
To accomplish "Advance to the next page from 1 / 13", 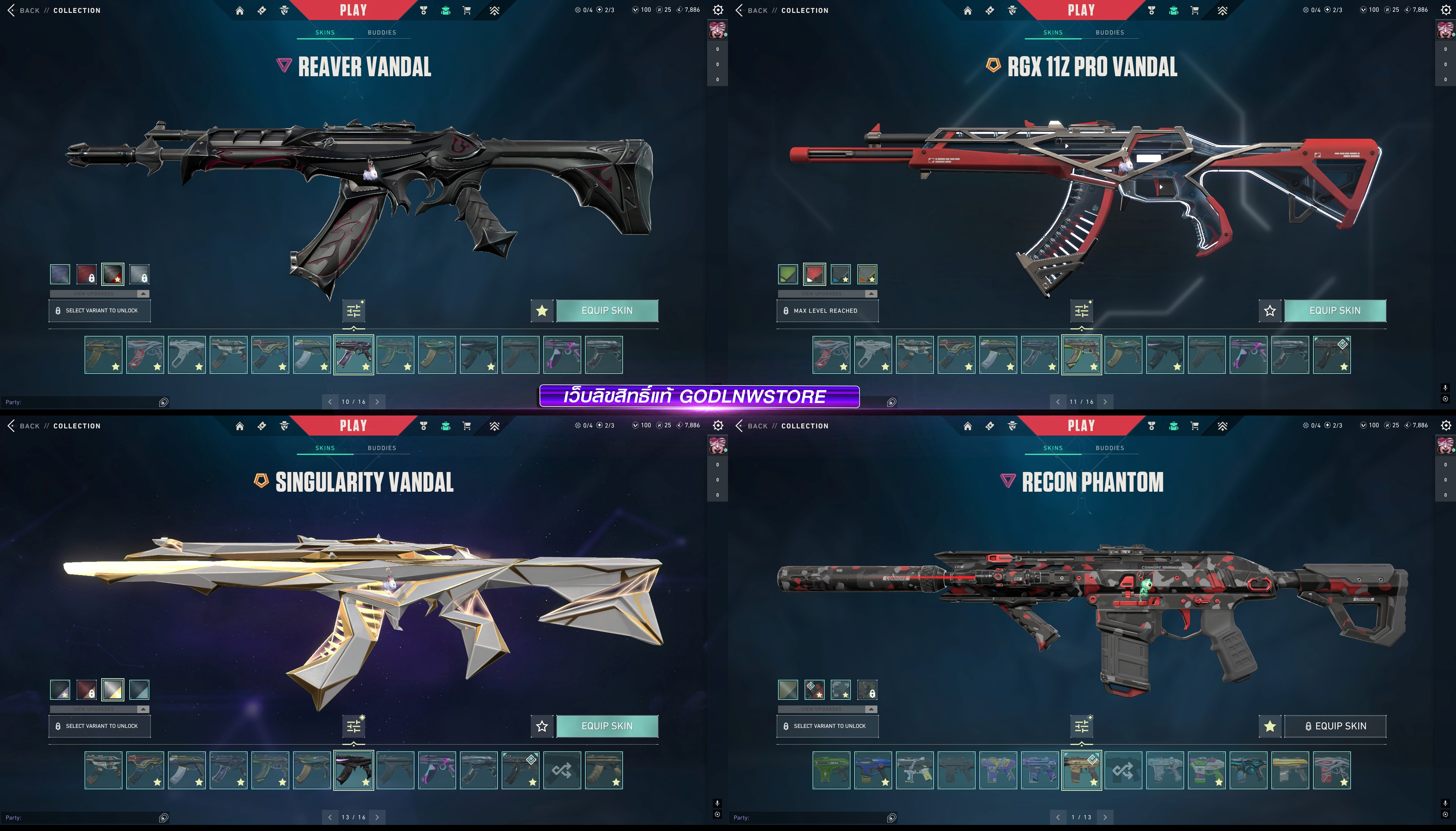I will coord(1105,817).
